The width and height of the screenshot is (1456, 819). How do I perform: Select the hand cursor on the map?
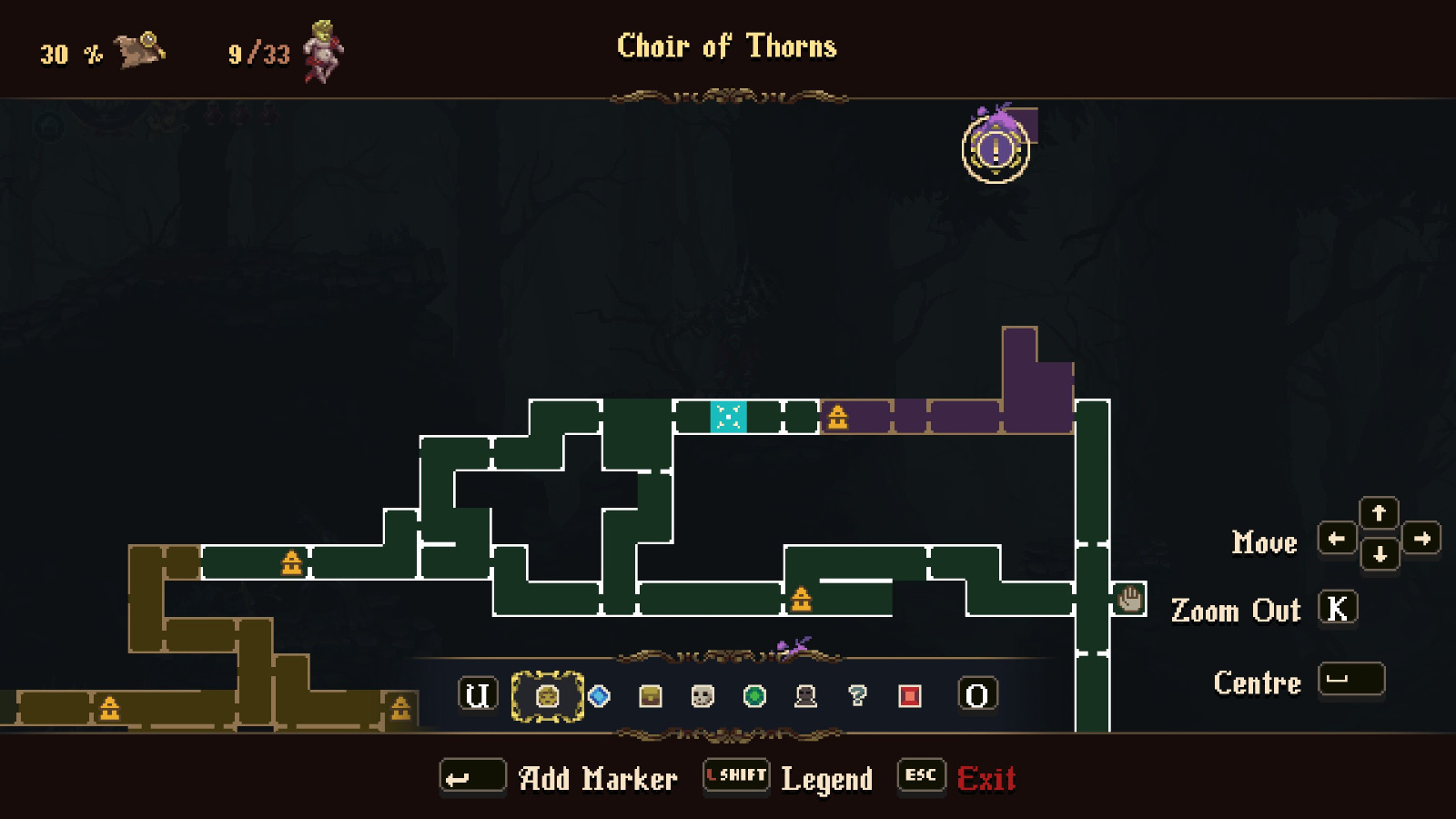1128,600
